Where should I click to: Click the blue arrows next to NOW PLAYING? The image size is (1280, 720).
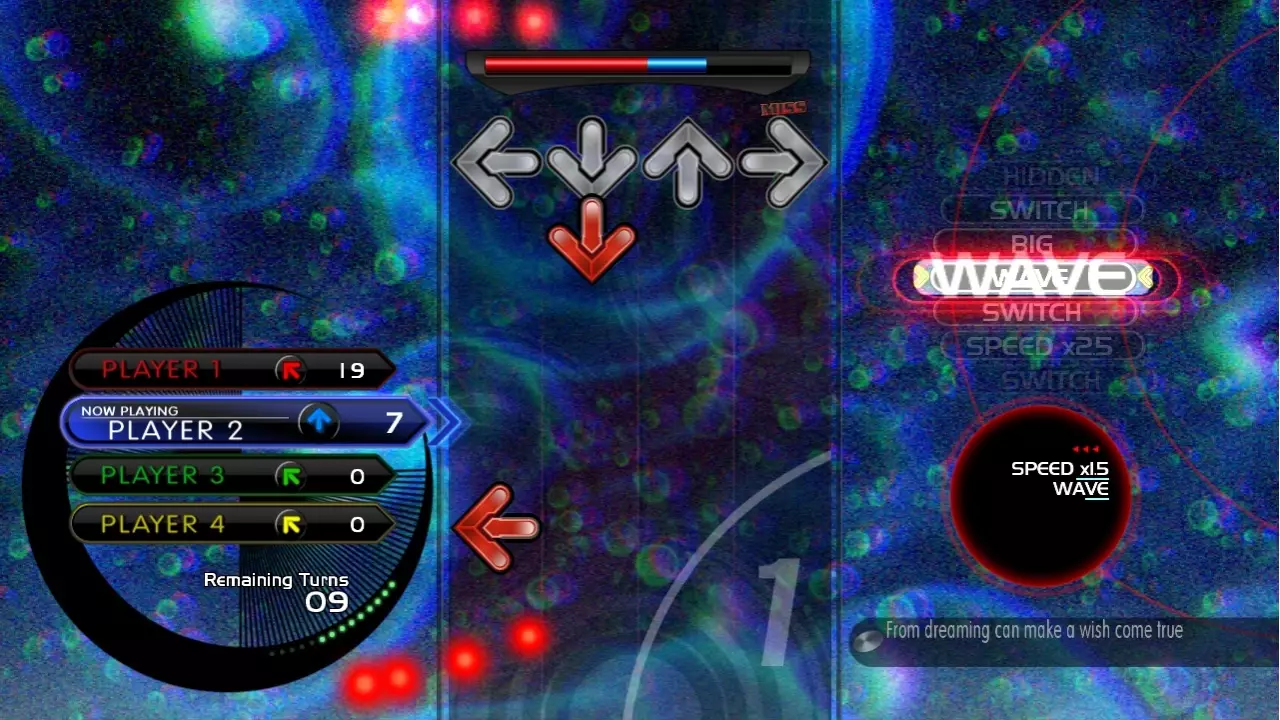[446, 421]
